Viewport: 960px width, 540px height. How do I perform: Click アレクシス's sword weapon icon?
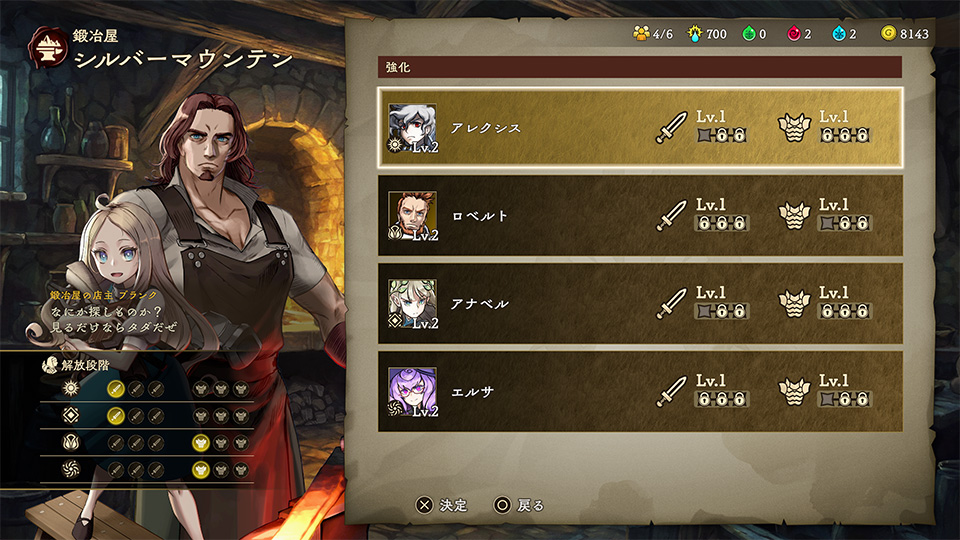[x=671, y=128]
